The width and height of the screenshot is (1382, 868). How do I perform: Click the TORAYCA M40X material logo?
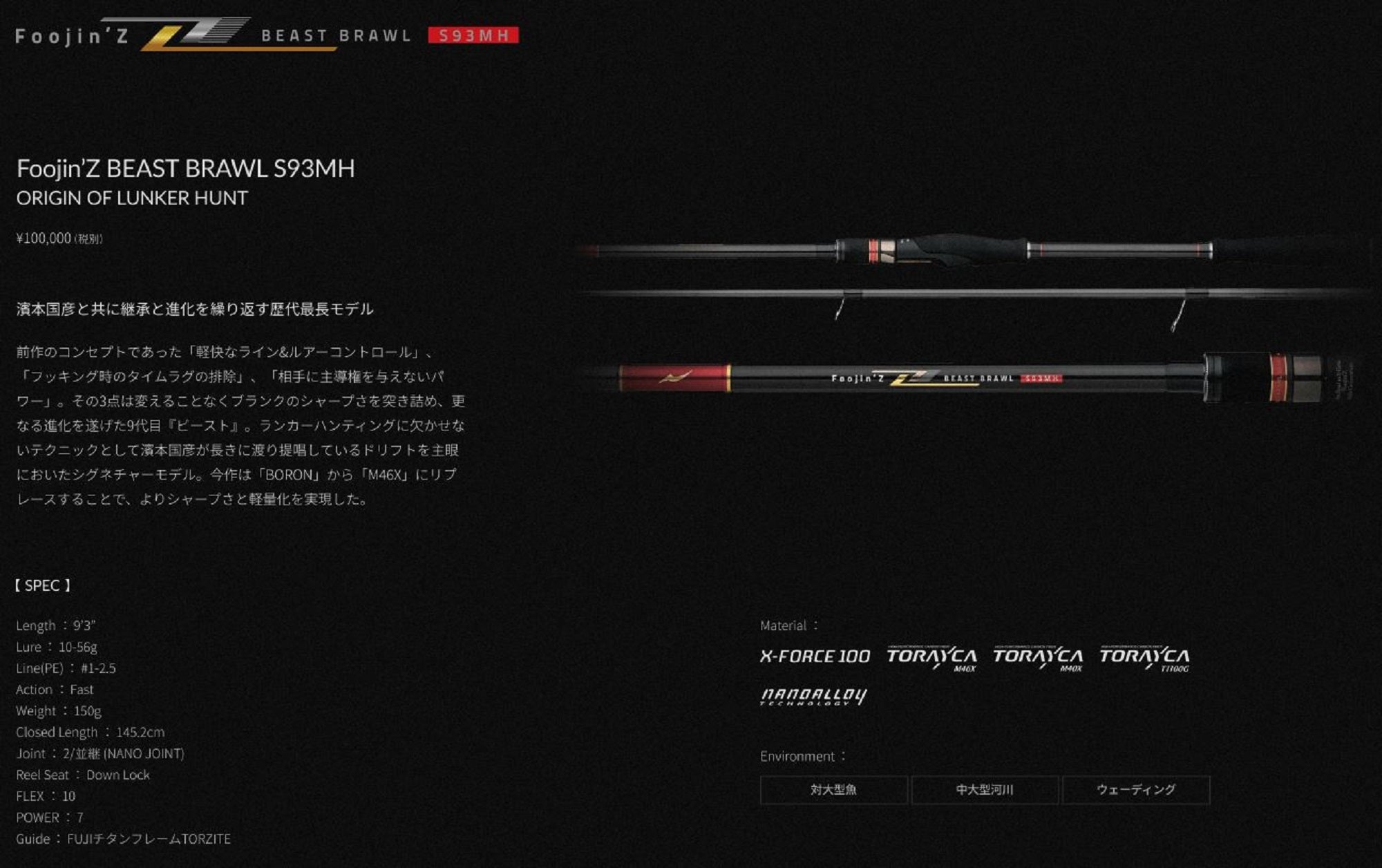(x=1038, y=658)
